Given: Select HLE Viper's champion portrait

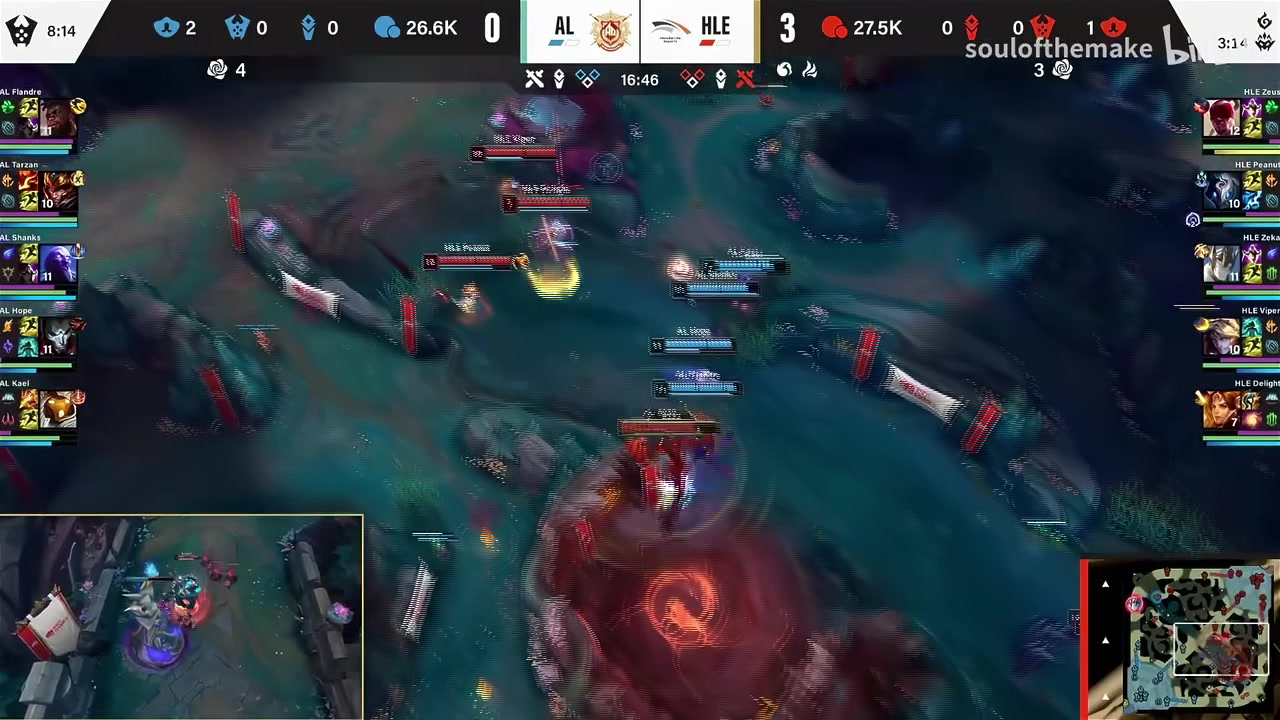Looking at the screenshot, I should coord(1221,337).
